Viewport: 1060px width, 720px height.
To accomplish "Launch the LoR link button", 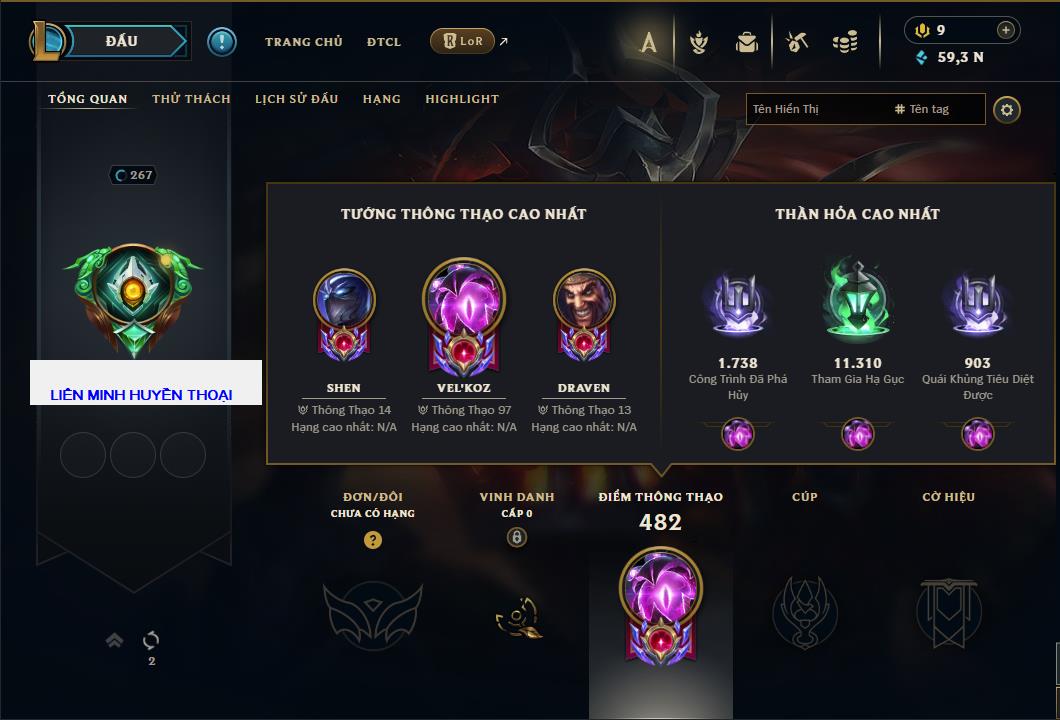I will [462, 42].
